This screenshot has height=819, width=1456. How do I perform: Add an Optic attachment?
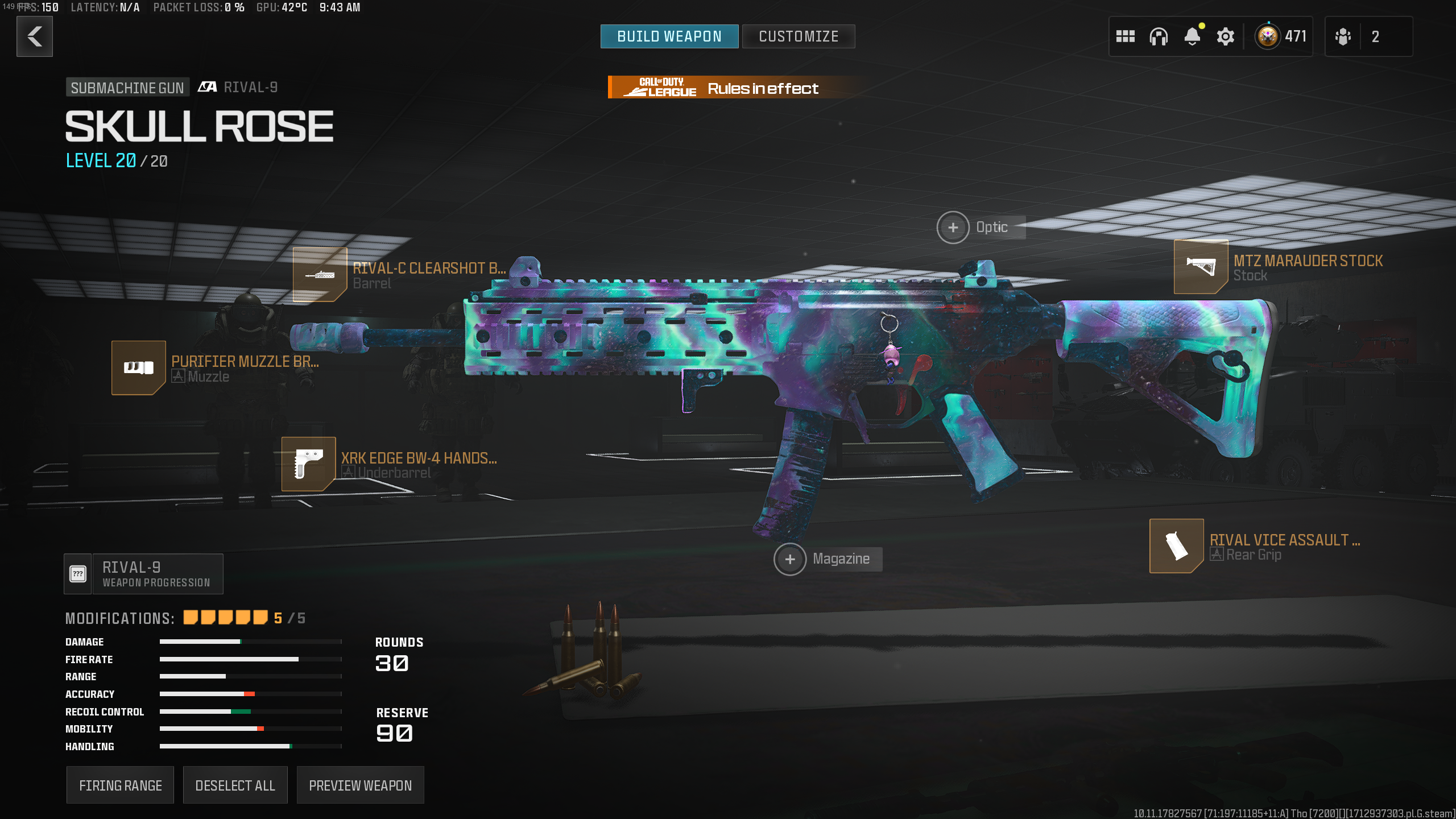click(x=953, y=227)
